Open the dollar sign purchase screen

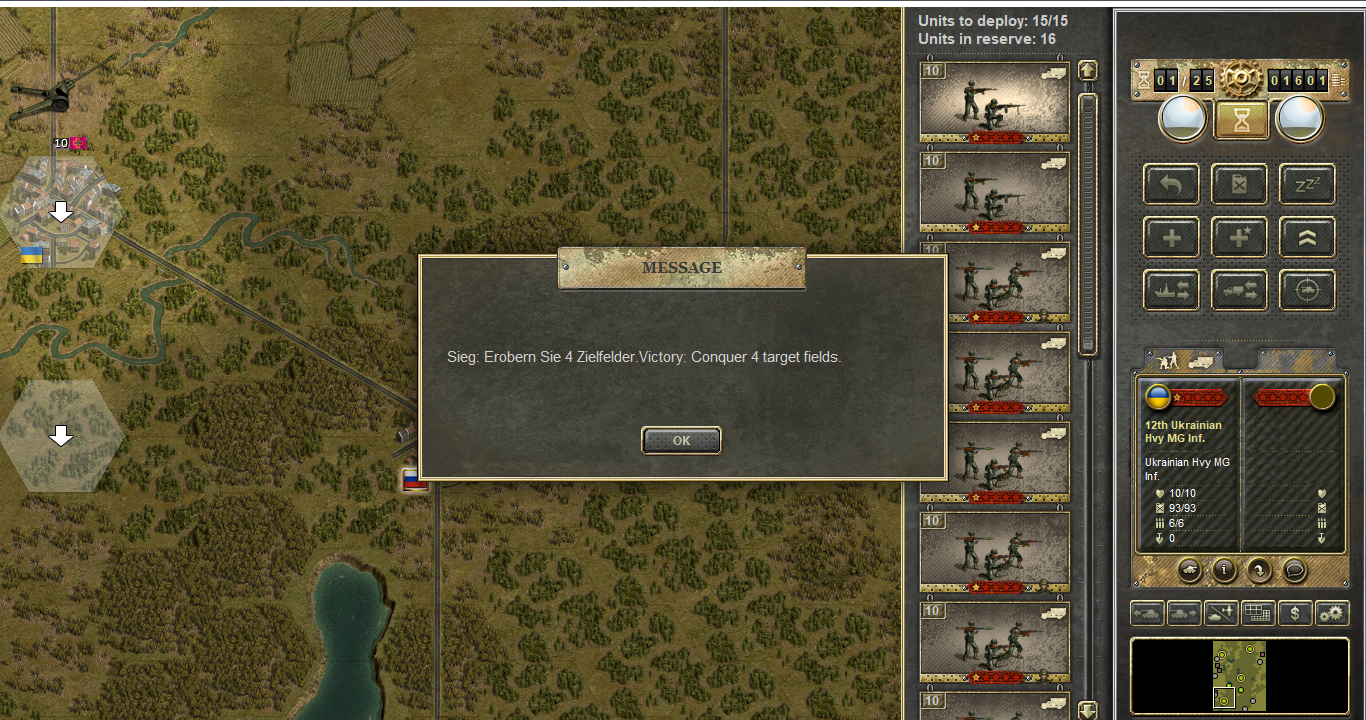(1295, 613)
